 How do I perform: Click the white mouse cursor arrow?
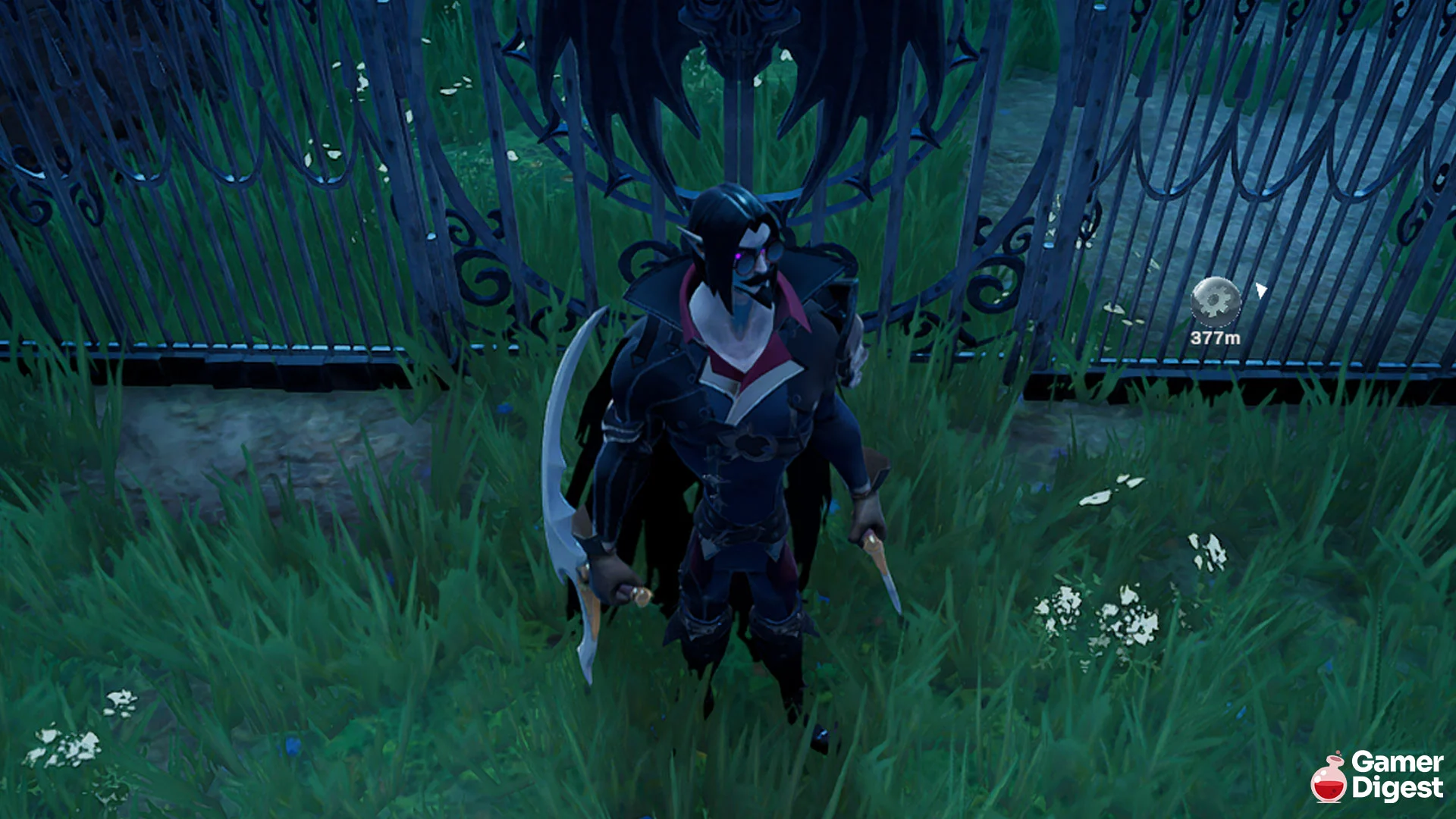pyautogui.click(x=1260, y=290)
